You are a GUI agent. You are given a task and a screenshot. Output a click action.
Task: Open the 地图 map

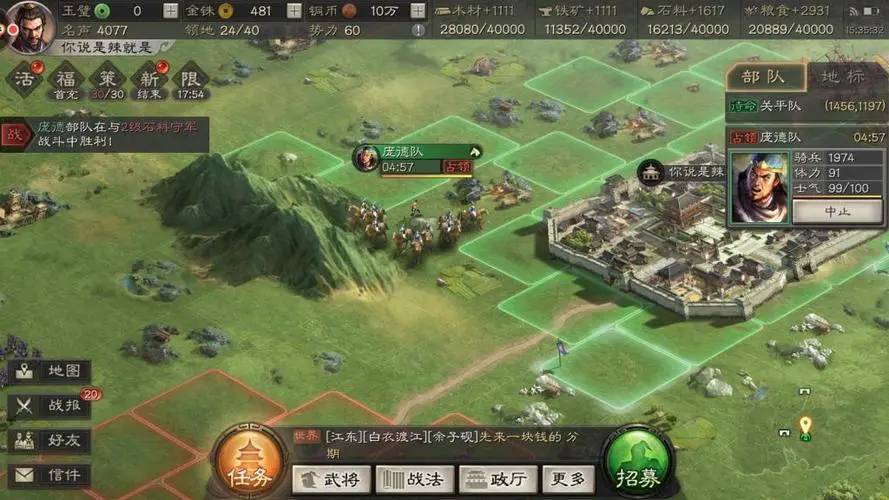[51, 372]
